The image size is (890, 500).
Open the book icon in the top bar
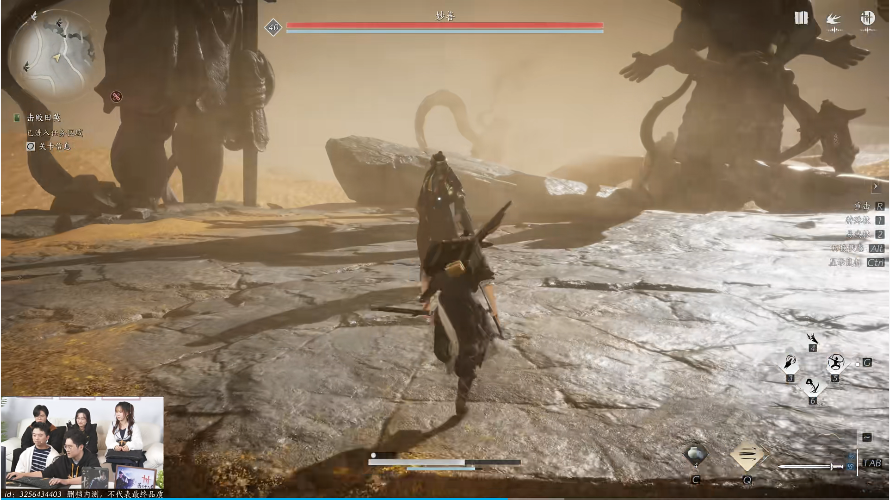pyautogui.click(x=800, y=18)
